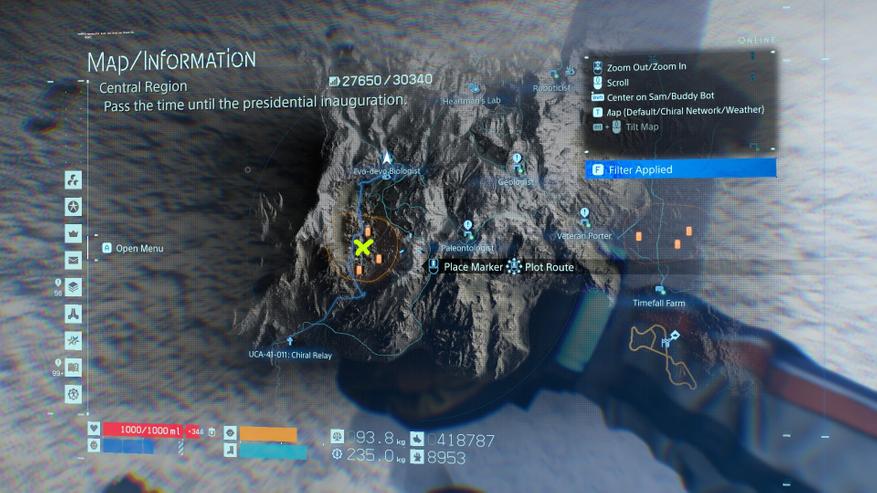Open the open-book sidebar icon
Viewport: 877px width, 493px height.
click(73, 368)
